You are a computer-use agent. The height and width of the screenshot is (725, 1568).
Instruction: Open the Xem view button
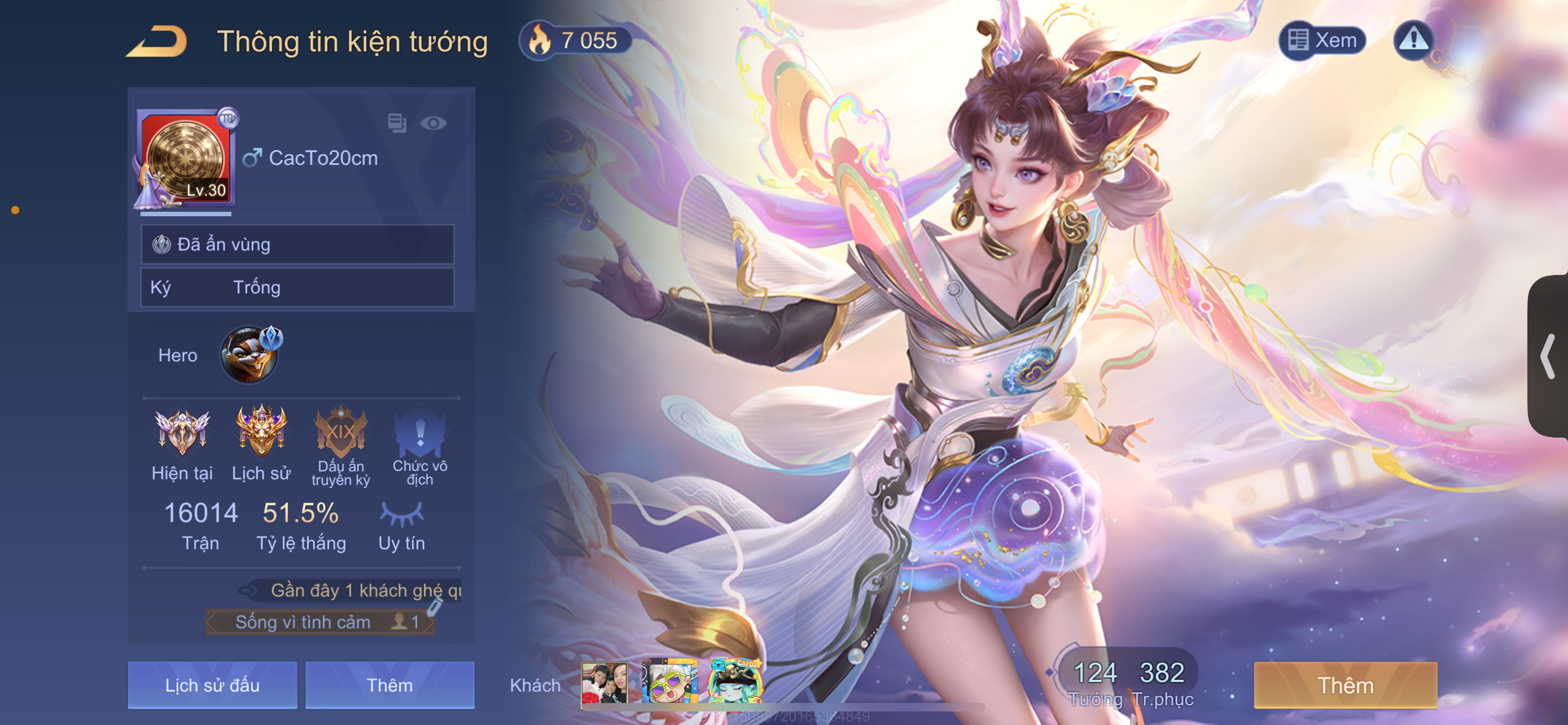pyautogui.click(x=1322, y=40)
